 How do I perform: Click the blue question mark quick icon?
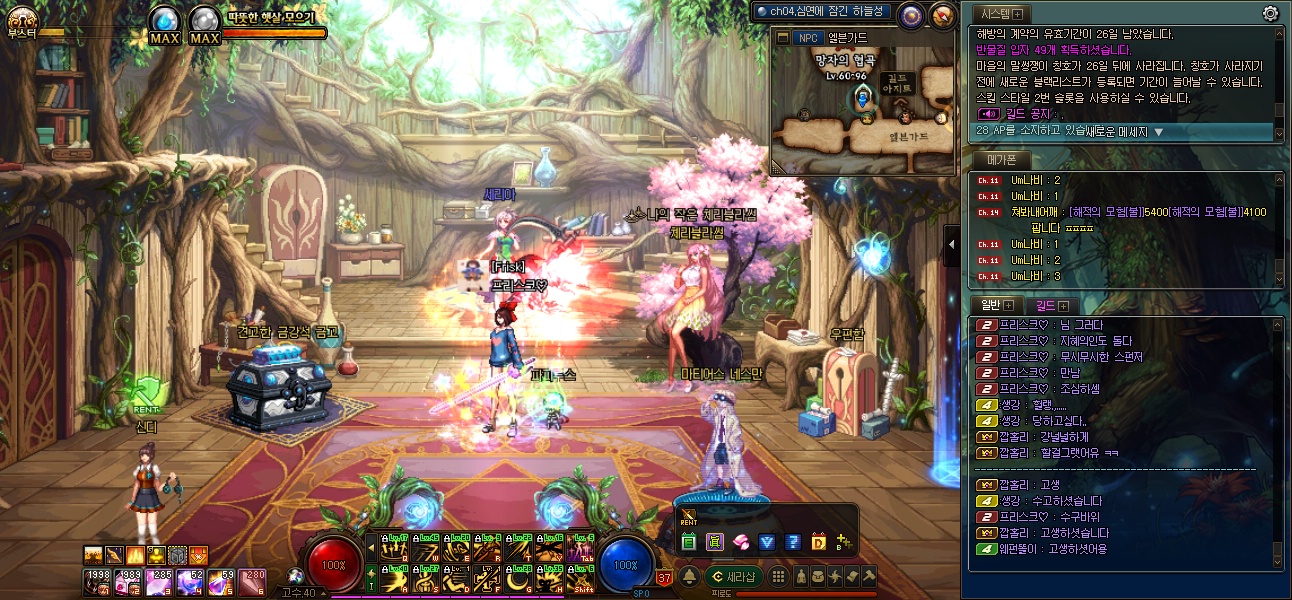(x=793, y=542)
